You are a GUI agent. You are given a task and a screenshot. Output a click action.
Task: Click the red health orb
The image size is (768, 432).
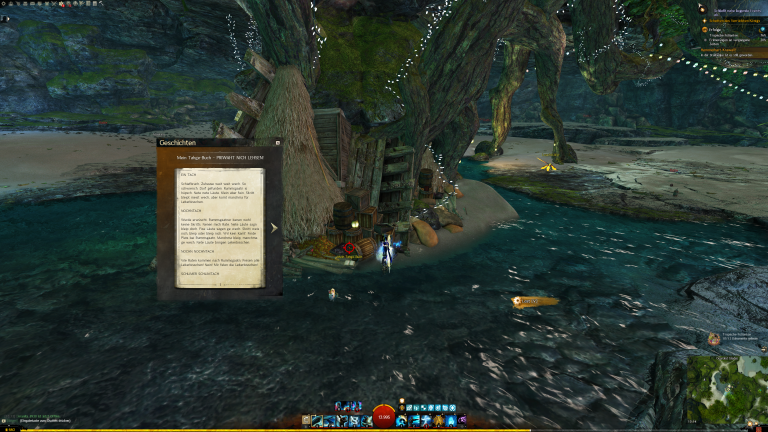point(384,417)
